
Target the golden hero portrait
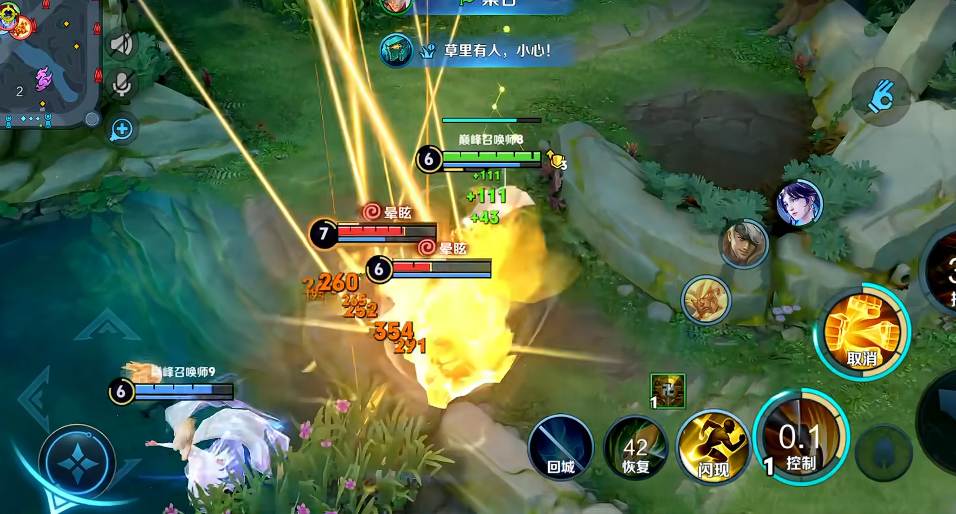[707, 300]
